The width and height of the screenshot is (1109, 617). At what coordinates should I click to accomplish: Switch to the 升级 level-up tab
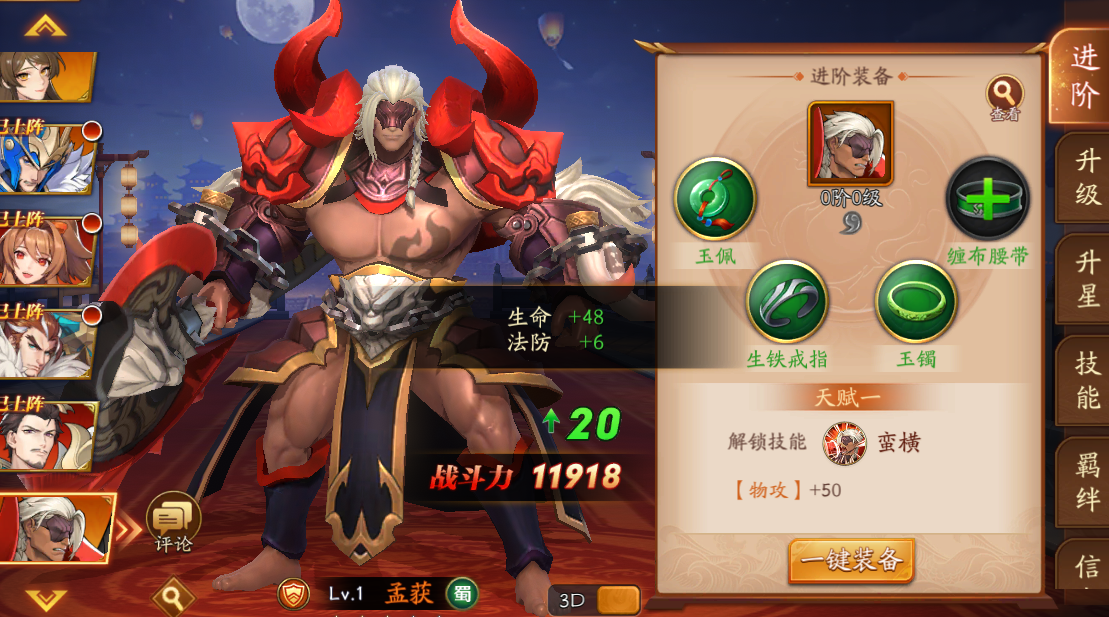(x=1086, y=179)
